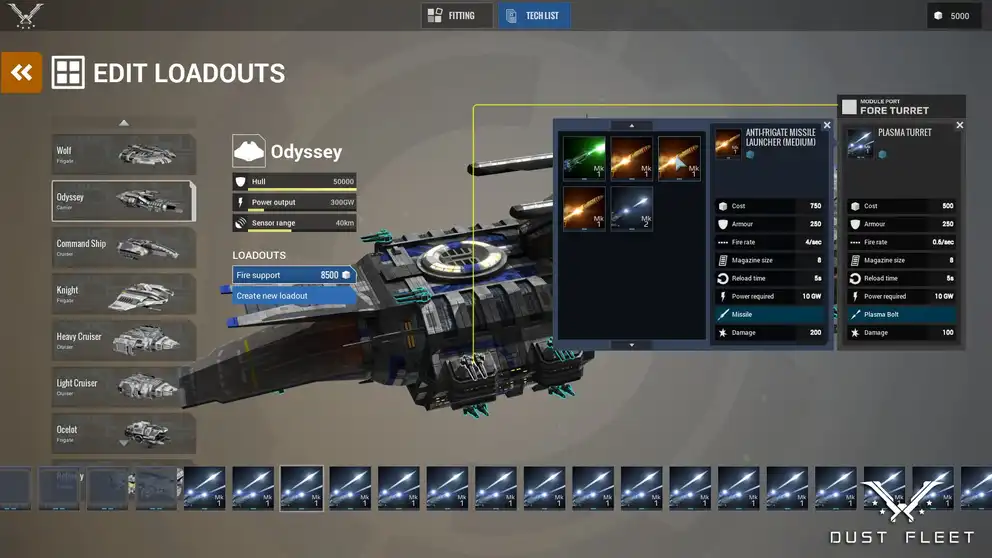Select the green laser weapon icon
Screen dimensions: 992x558
(584, 158)
